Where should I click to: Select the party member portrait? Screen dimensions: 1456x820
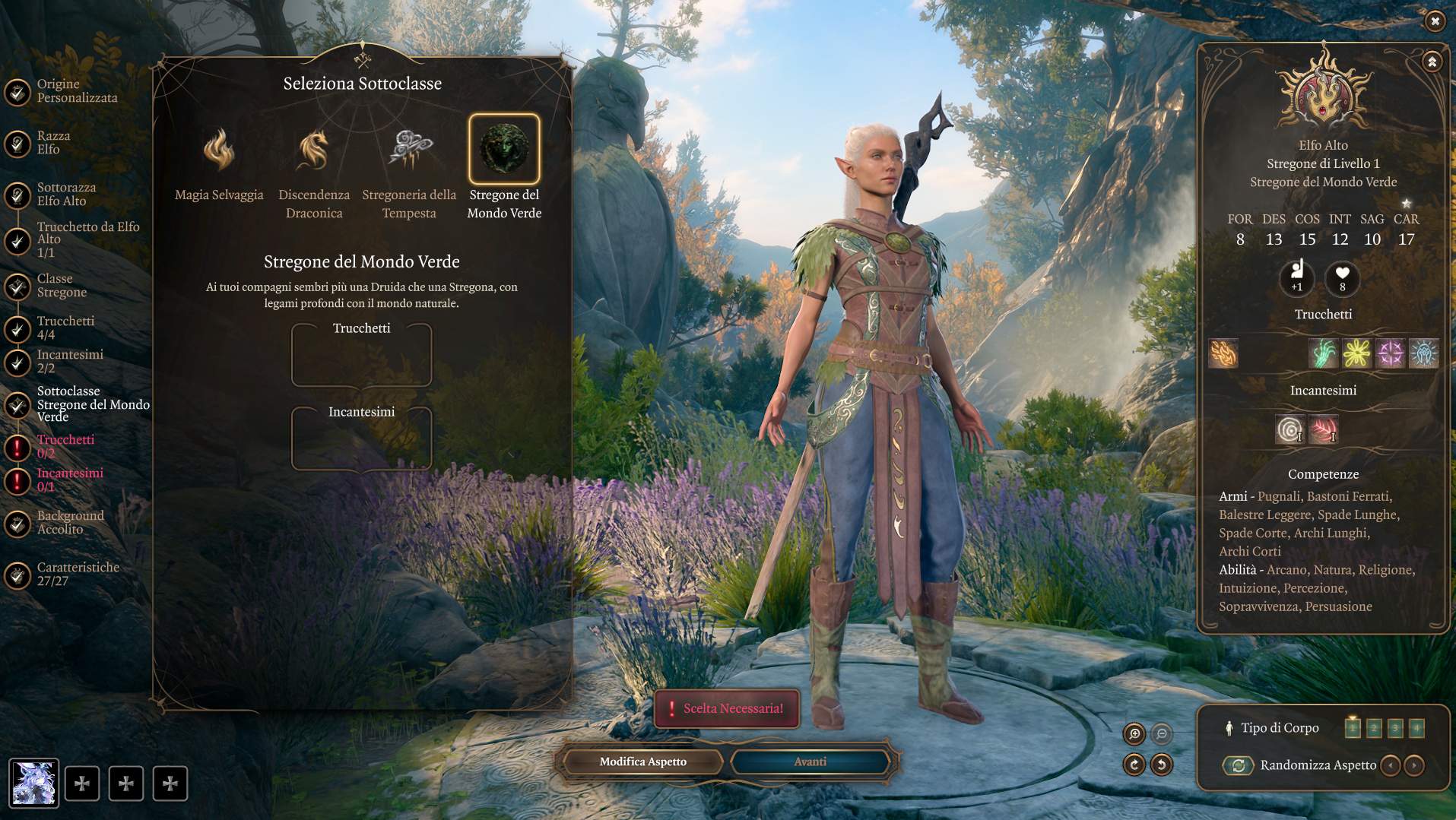33,783
